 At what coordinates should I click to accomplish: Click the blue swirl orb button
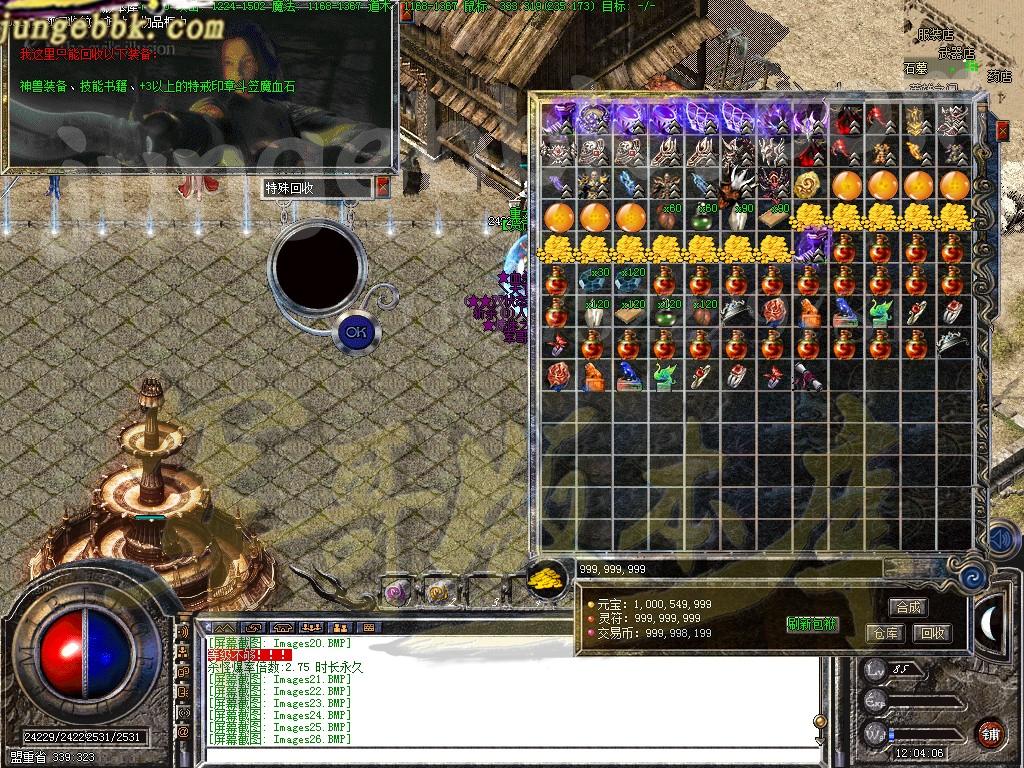[x=972, y=575]
